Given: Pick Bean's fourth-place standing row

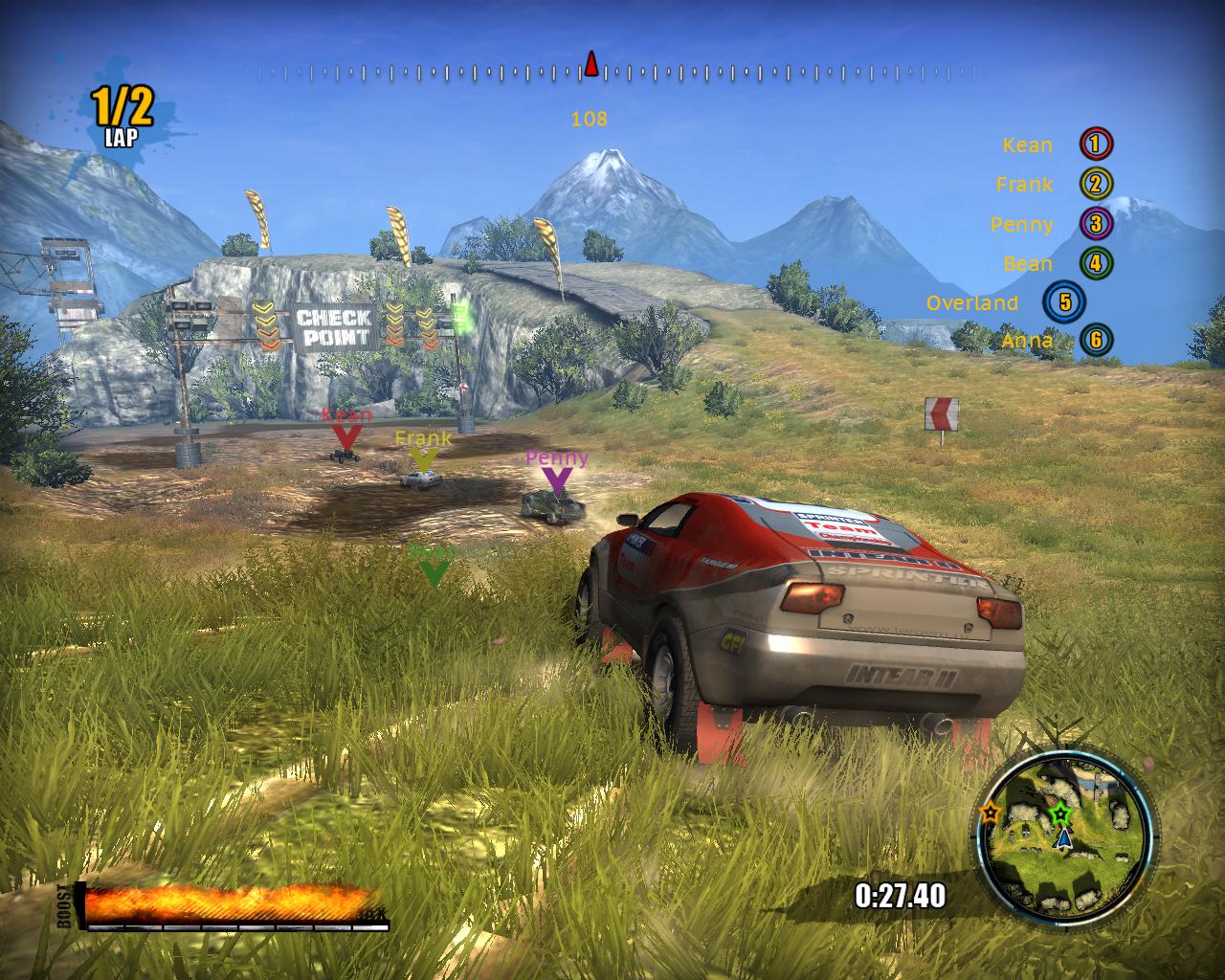Looking at the screenshot, I should (x=1057, y=264).
